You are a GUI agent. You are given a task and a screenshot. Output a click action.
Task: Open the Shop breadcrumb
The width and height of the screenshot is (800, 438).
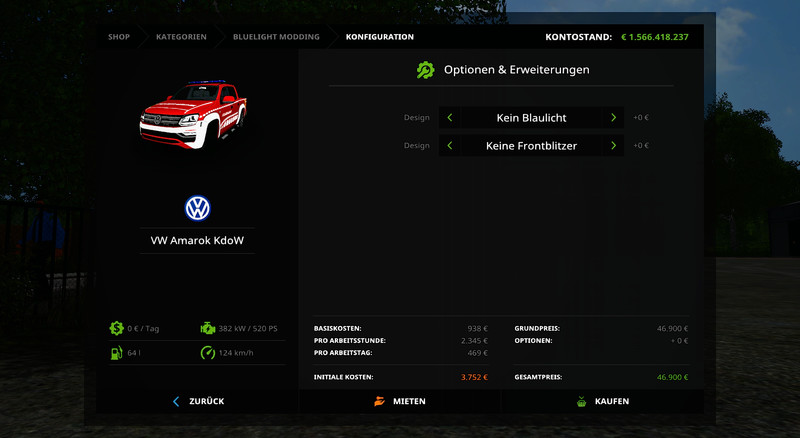pos(119,37)
